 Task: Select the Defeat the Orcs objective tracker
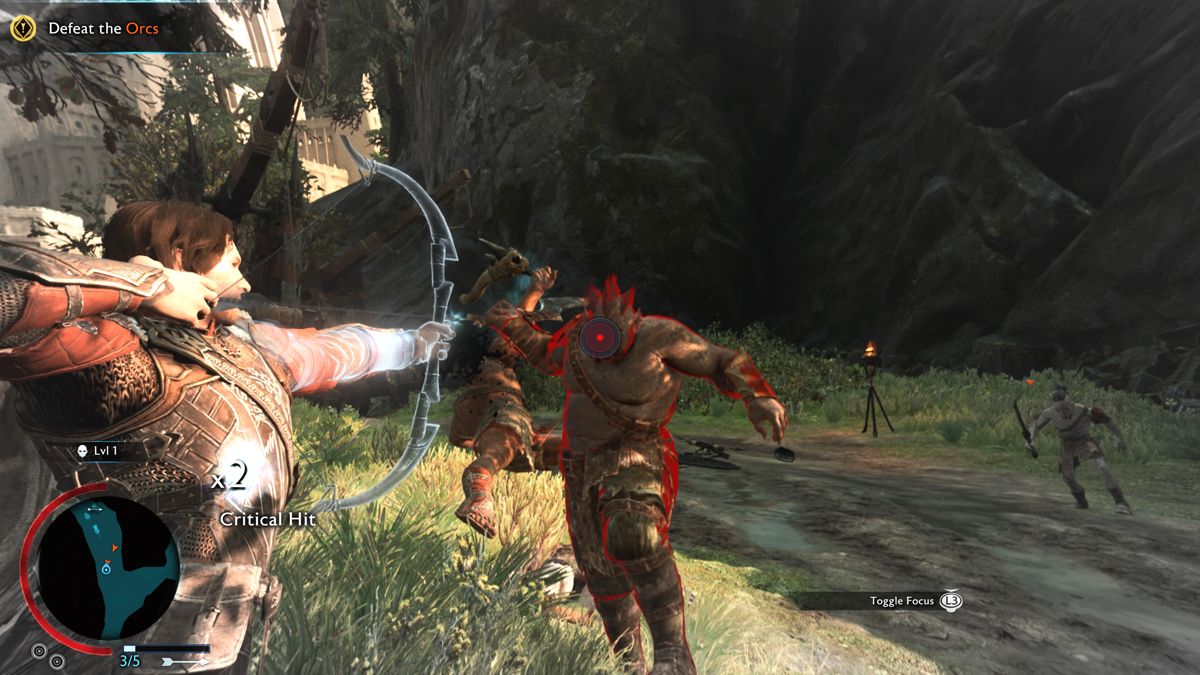tap(102, 29)
